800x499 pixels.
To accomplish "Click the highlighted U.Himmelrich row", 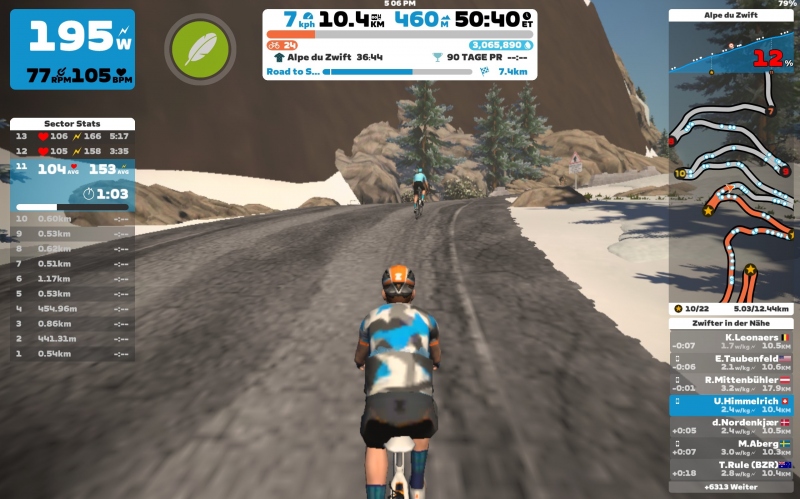I will pos(731,405).
